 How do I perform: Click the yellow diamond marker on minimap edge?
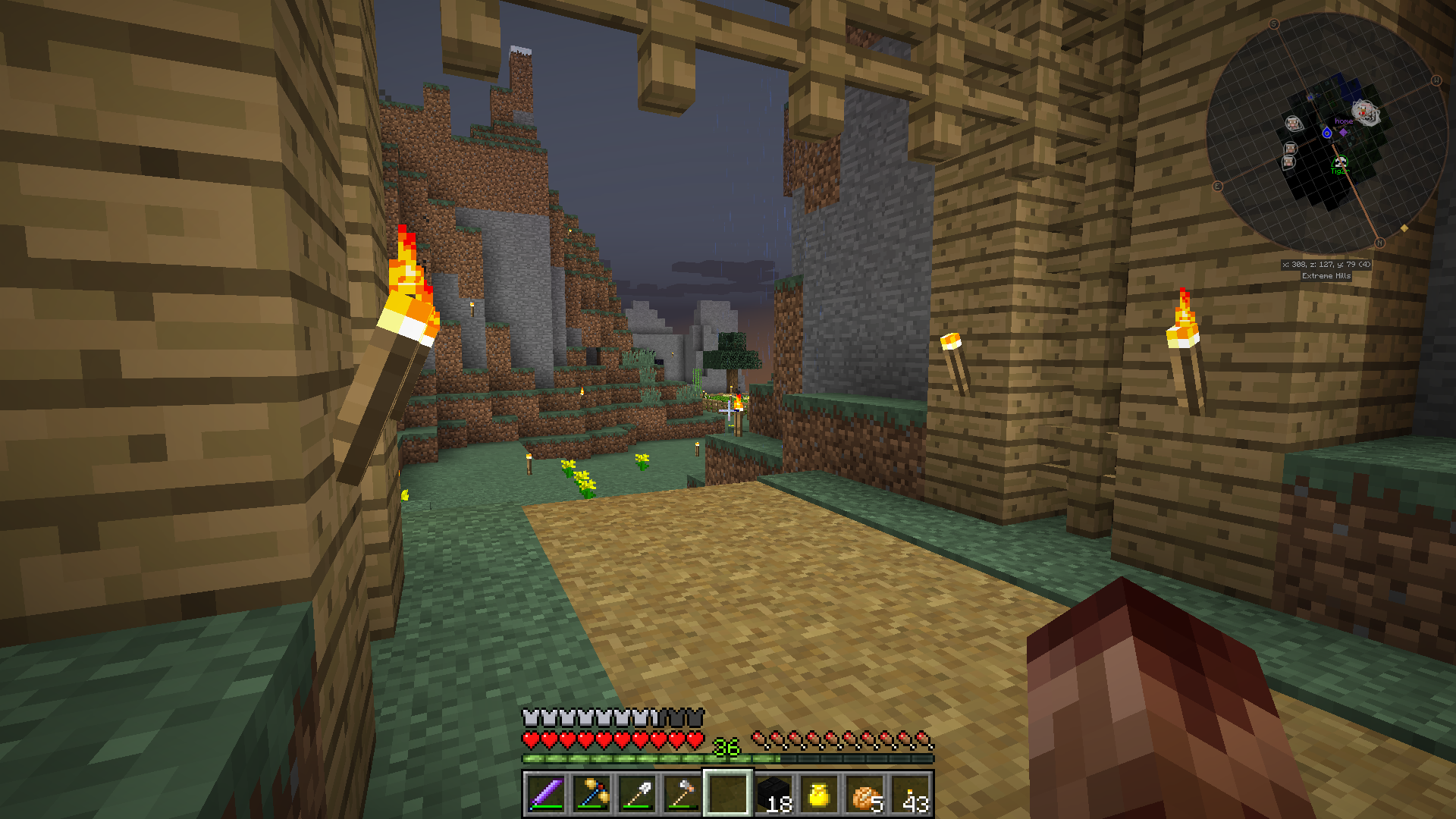coord(1404,227)
